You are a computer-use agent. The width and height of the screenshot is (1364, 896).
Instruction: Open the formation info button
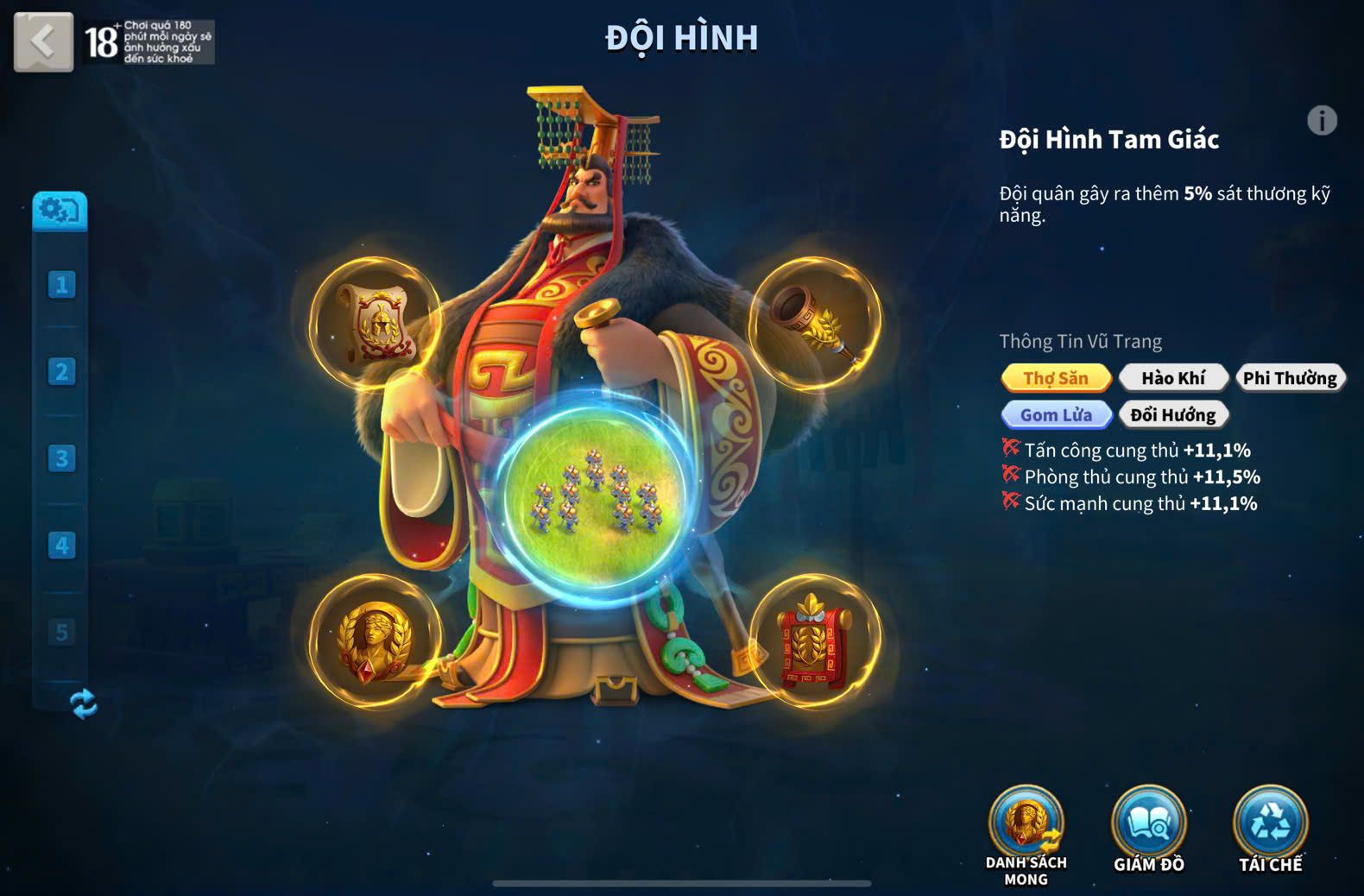tap(1321, 121)
